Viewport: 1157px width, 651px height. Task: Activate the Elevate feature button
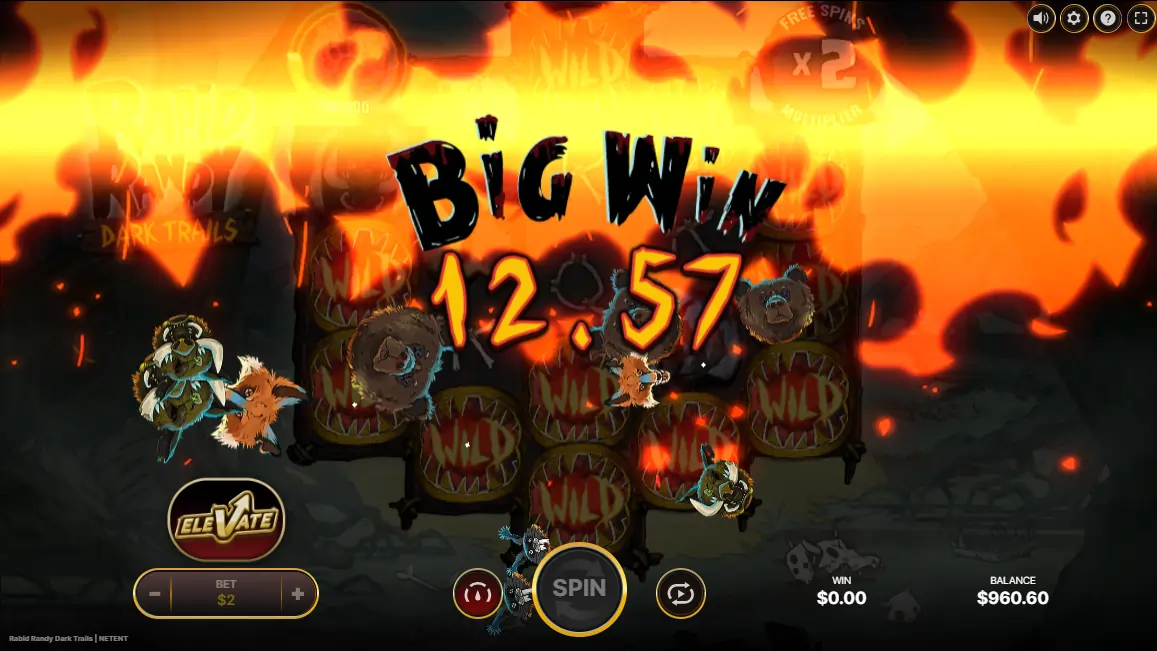(226, 520)
